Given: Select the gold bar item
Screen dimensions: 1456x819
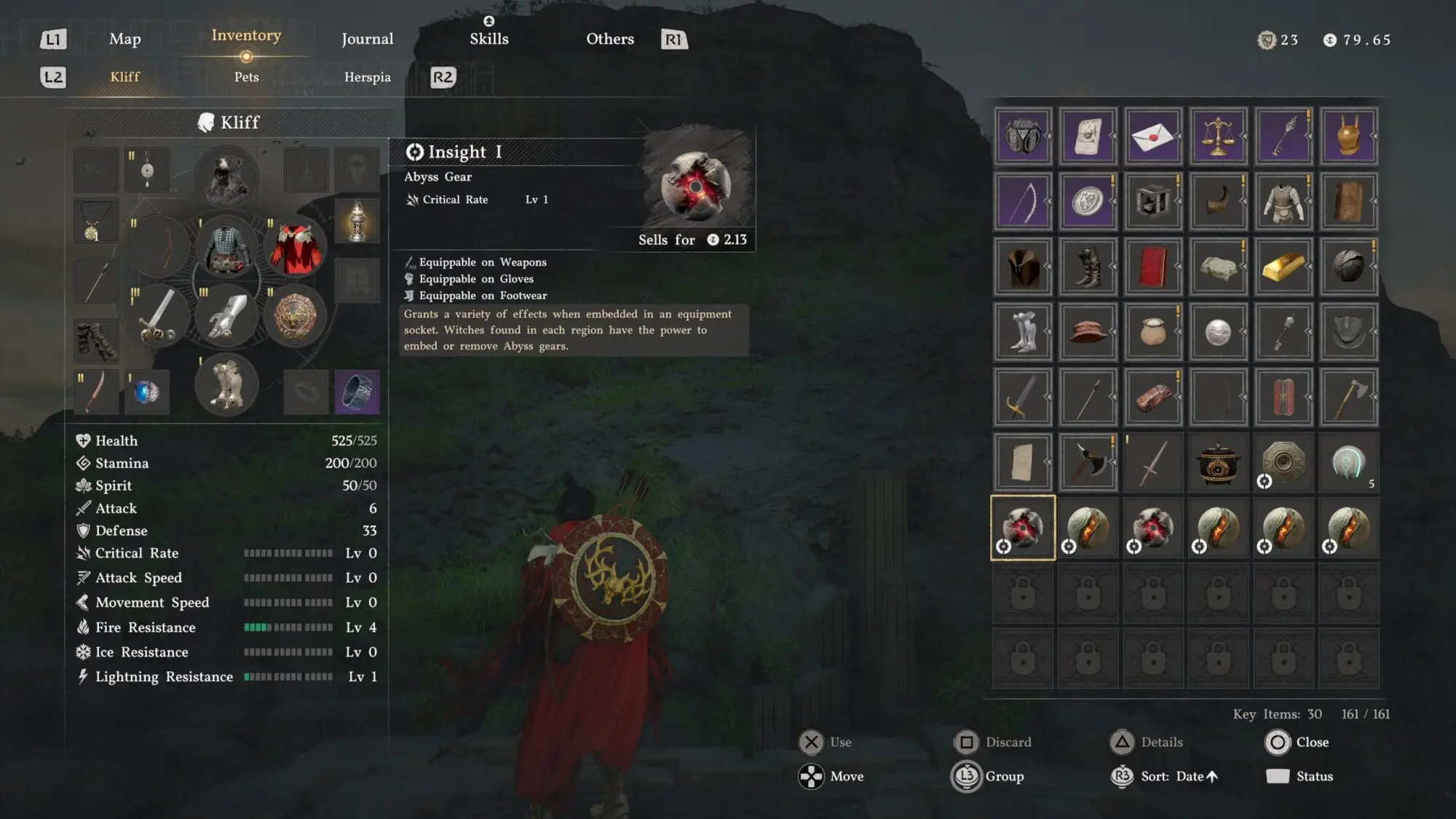Looking at the screenshot, I should coord(1283,266).
